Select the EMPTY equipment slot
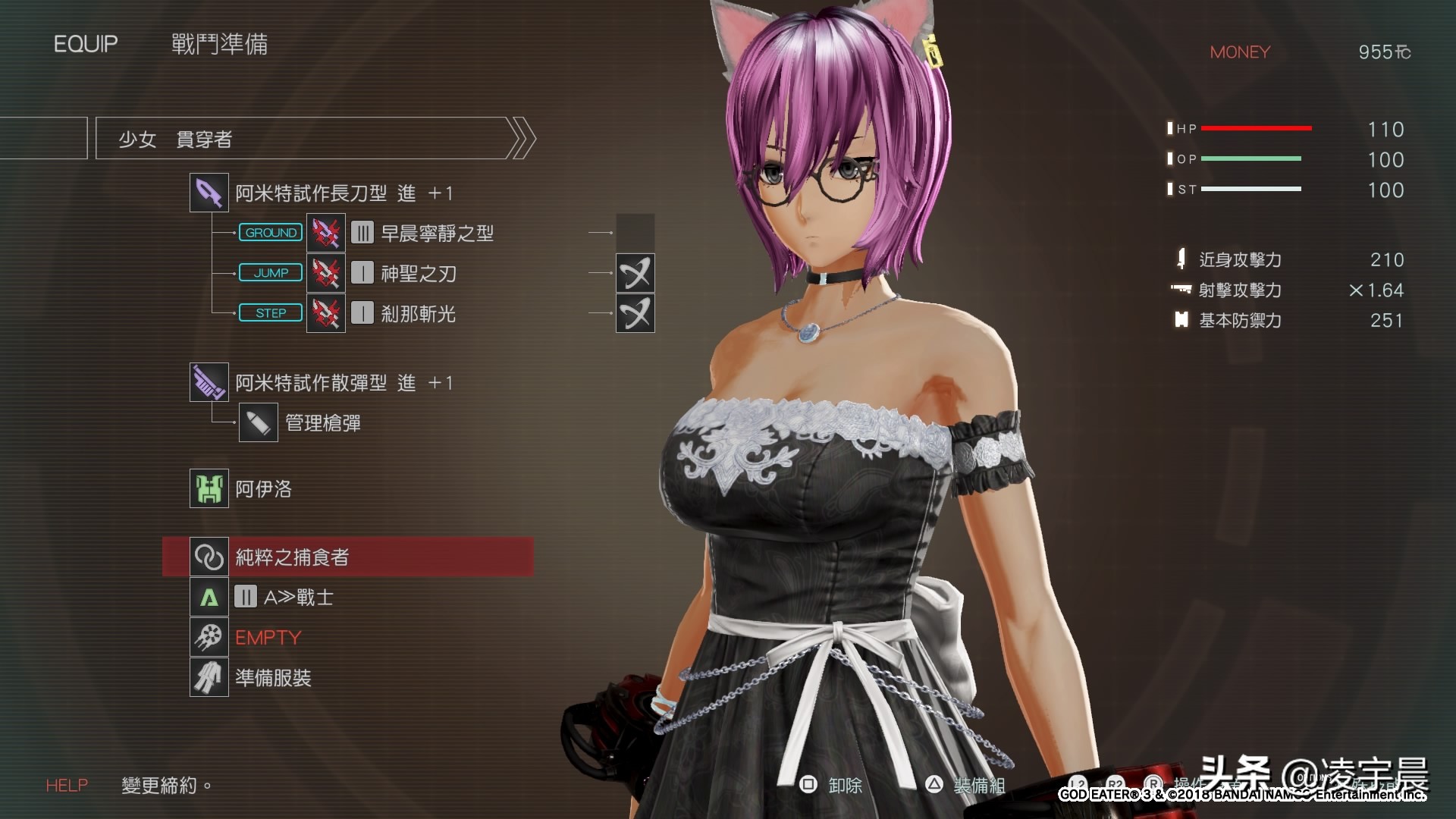Viewport: 1456px width, 819px height. pos(268,638)
